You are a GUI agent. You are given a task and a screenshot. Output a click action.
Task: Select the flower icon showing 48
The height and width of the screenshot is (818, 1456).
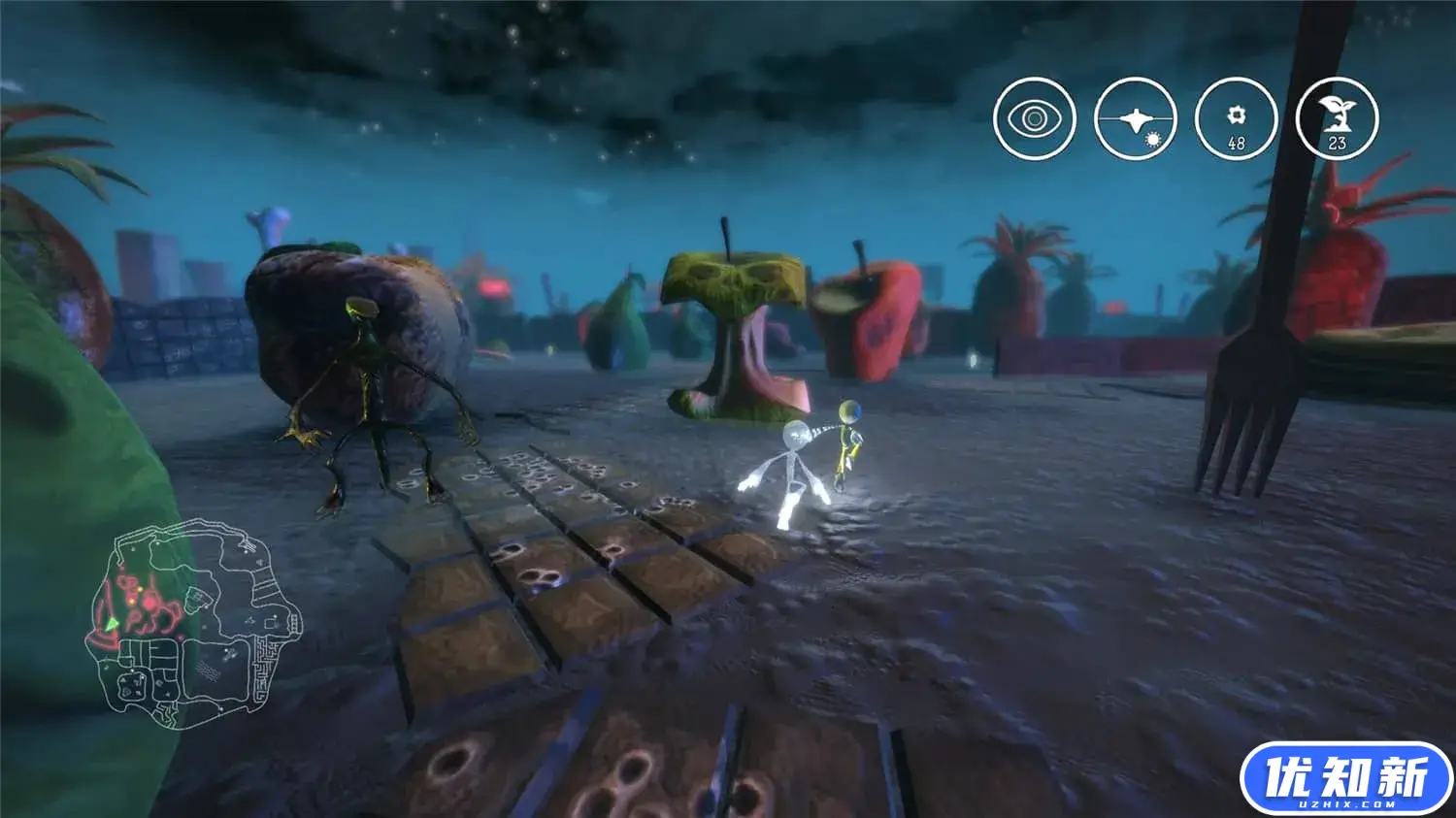tap(1236, 119)
